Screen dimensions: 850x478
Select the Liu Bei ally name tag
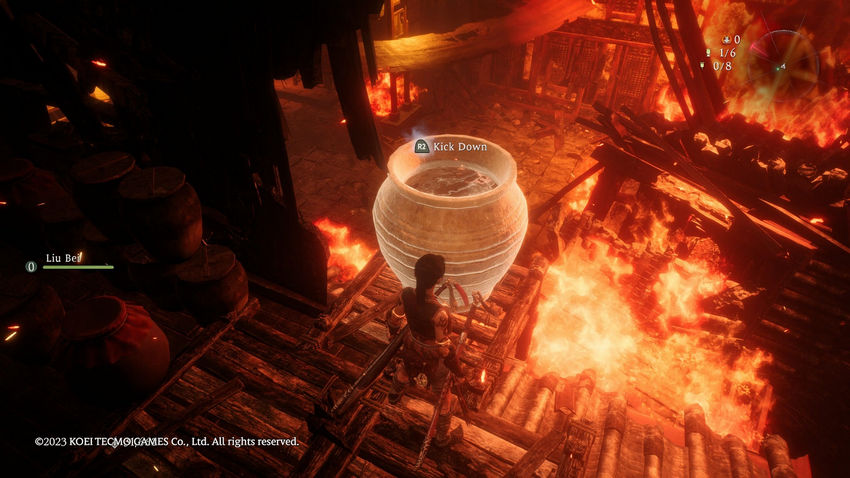coord(62,257)
